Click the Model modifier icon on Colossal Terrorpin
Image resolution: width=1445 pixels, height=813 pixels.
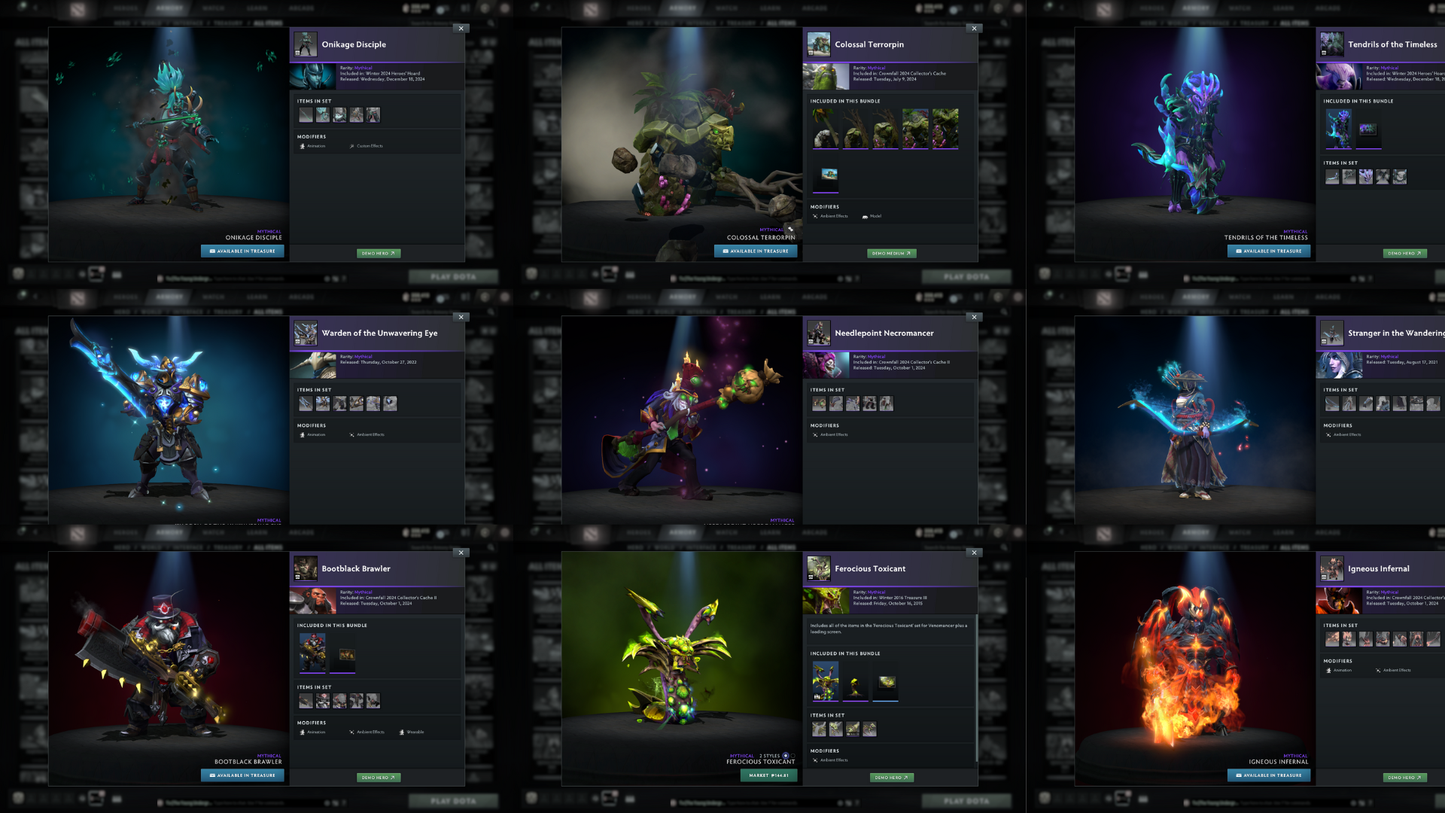pyautogui.click(x=865, y=216)
